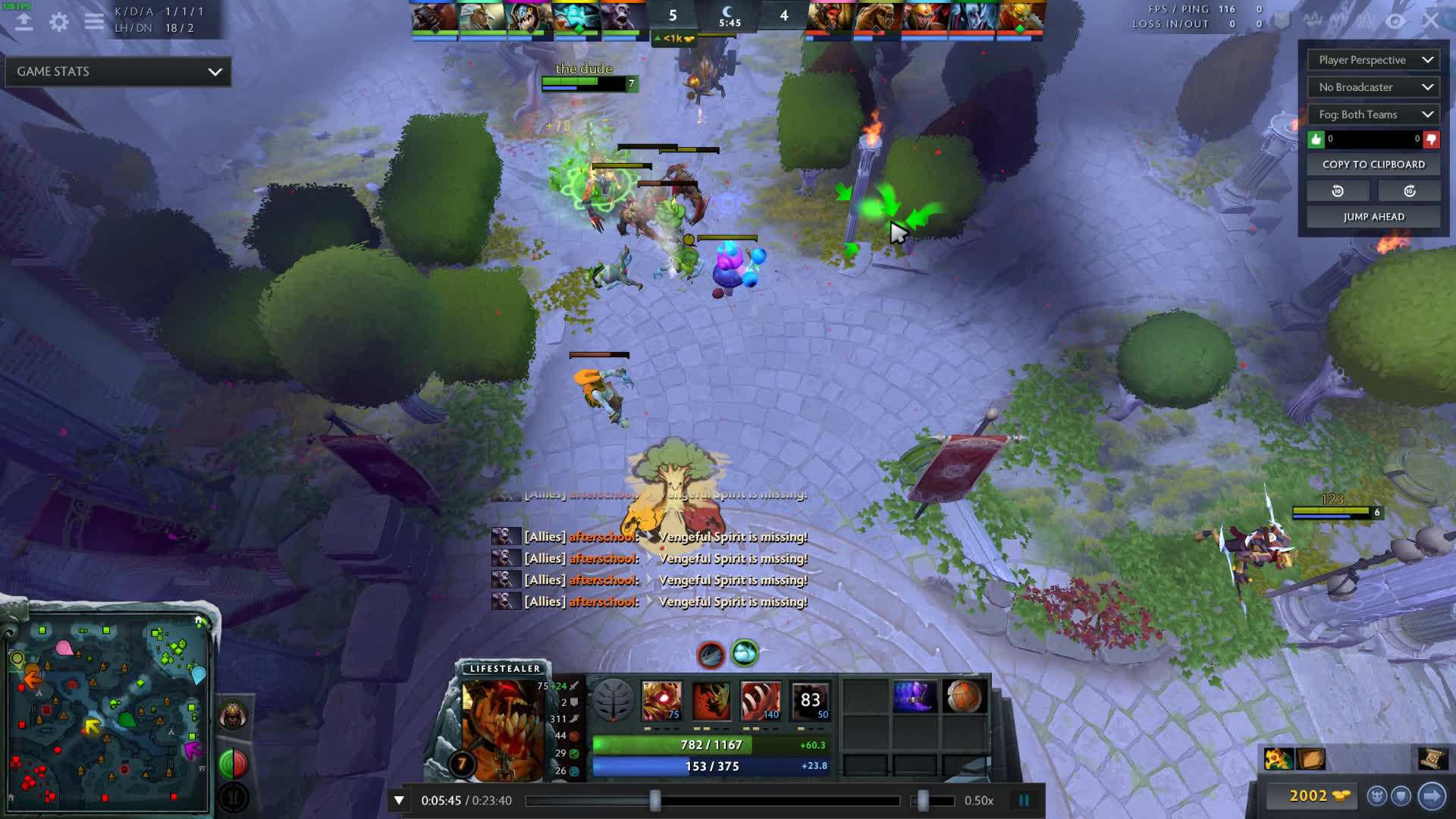The width and height of the screenshot is (1456, 819).
Task: Click the replay timeline progress bar
Action: 713,801
